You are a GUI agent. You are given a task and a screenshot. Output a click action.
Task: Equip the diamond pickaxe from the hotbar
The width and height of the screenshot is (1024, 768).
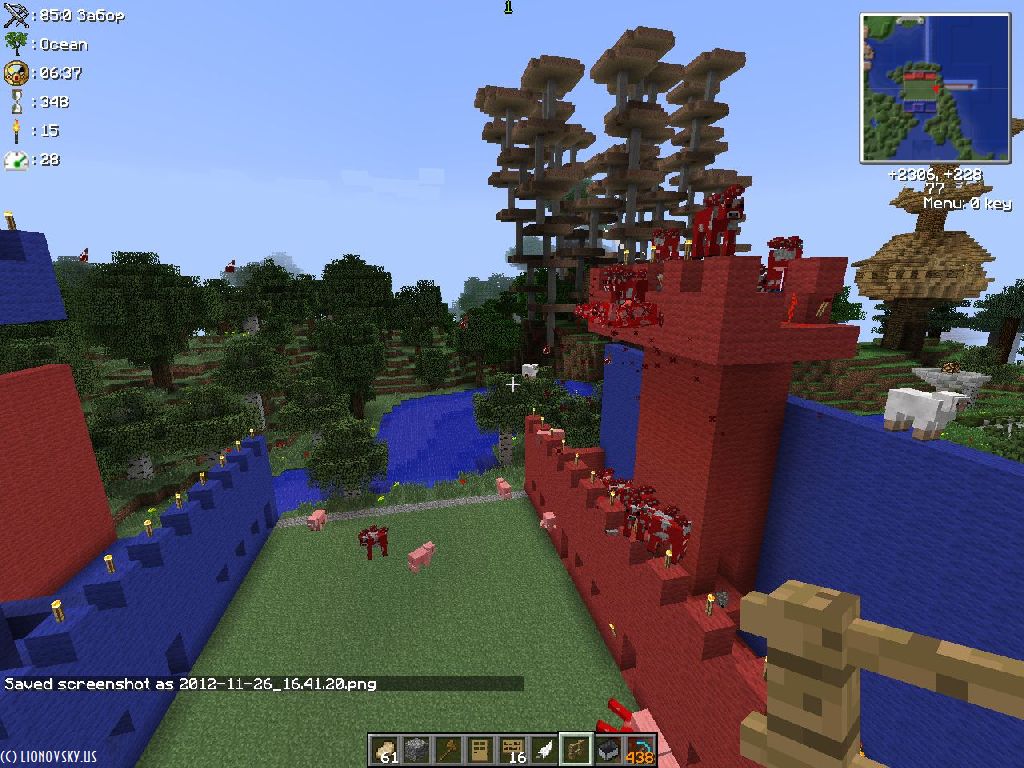640,749
